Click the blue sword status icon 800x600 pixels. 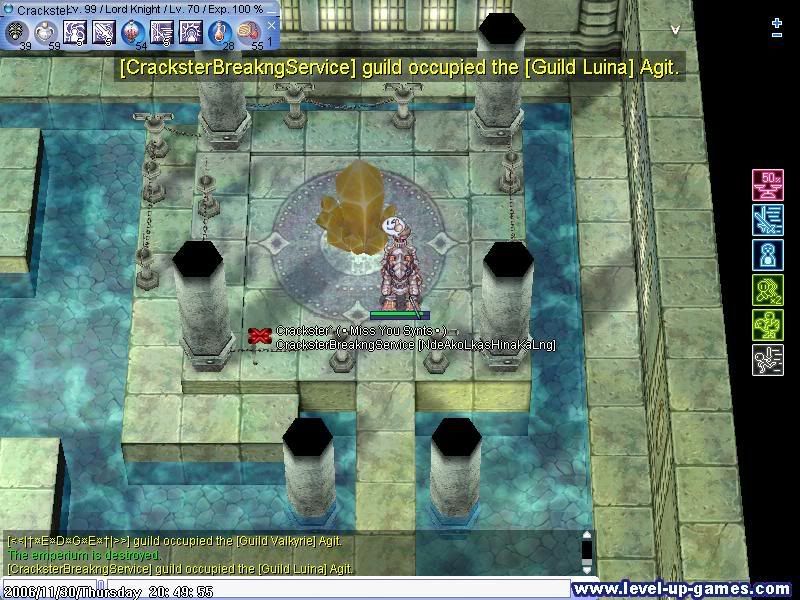click(767, 219)
